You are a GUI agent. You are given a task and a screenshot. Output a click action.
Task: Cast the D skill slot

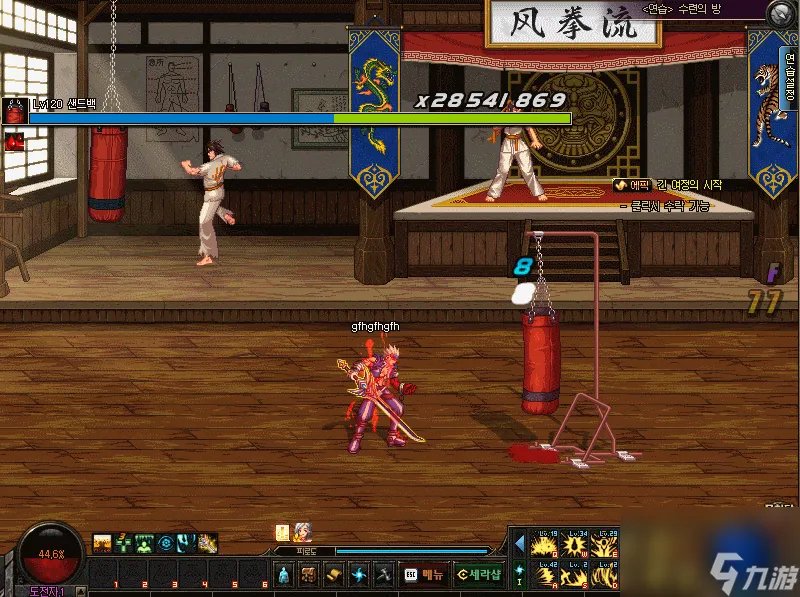pos(606,576)
